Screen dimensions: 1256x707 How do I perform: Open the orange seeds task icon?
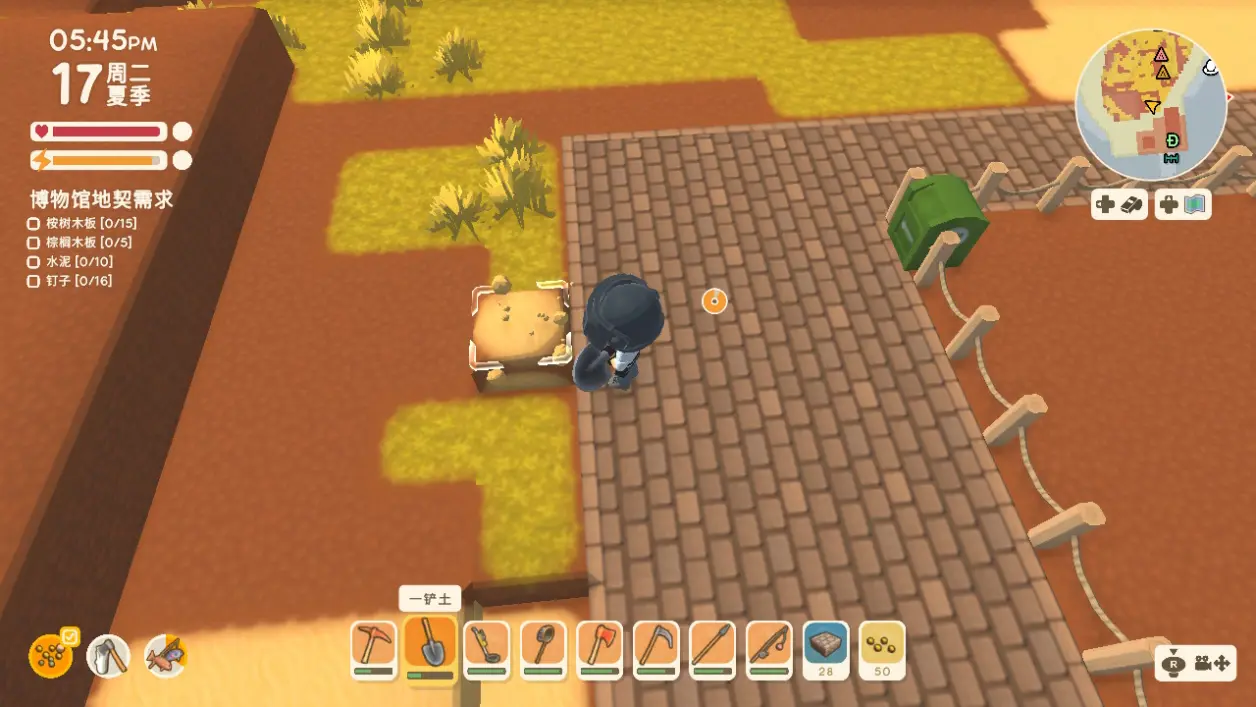(x=50, y=656)
